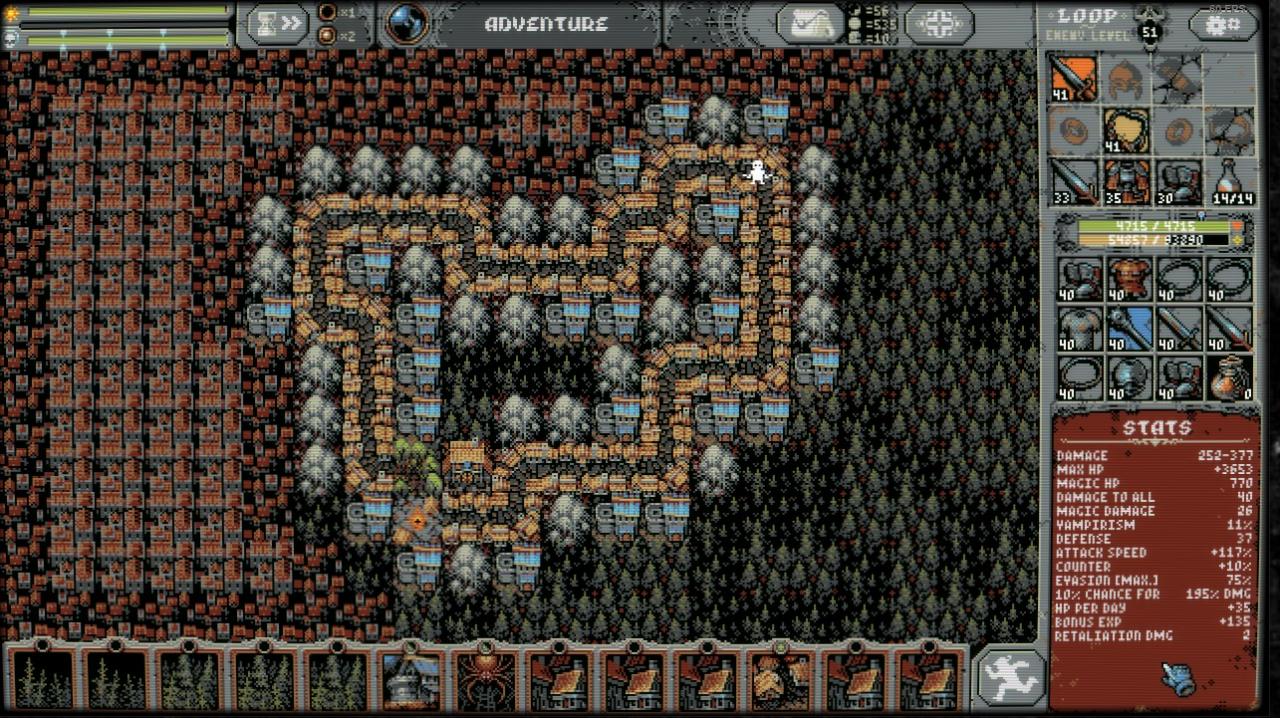Pick the grey helmet in inventory
Screen dimensions: 1280x718
coord(1127,378)
